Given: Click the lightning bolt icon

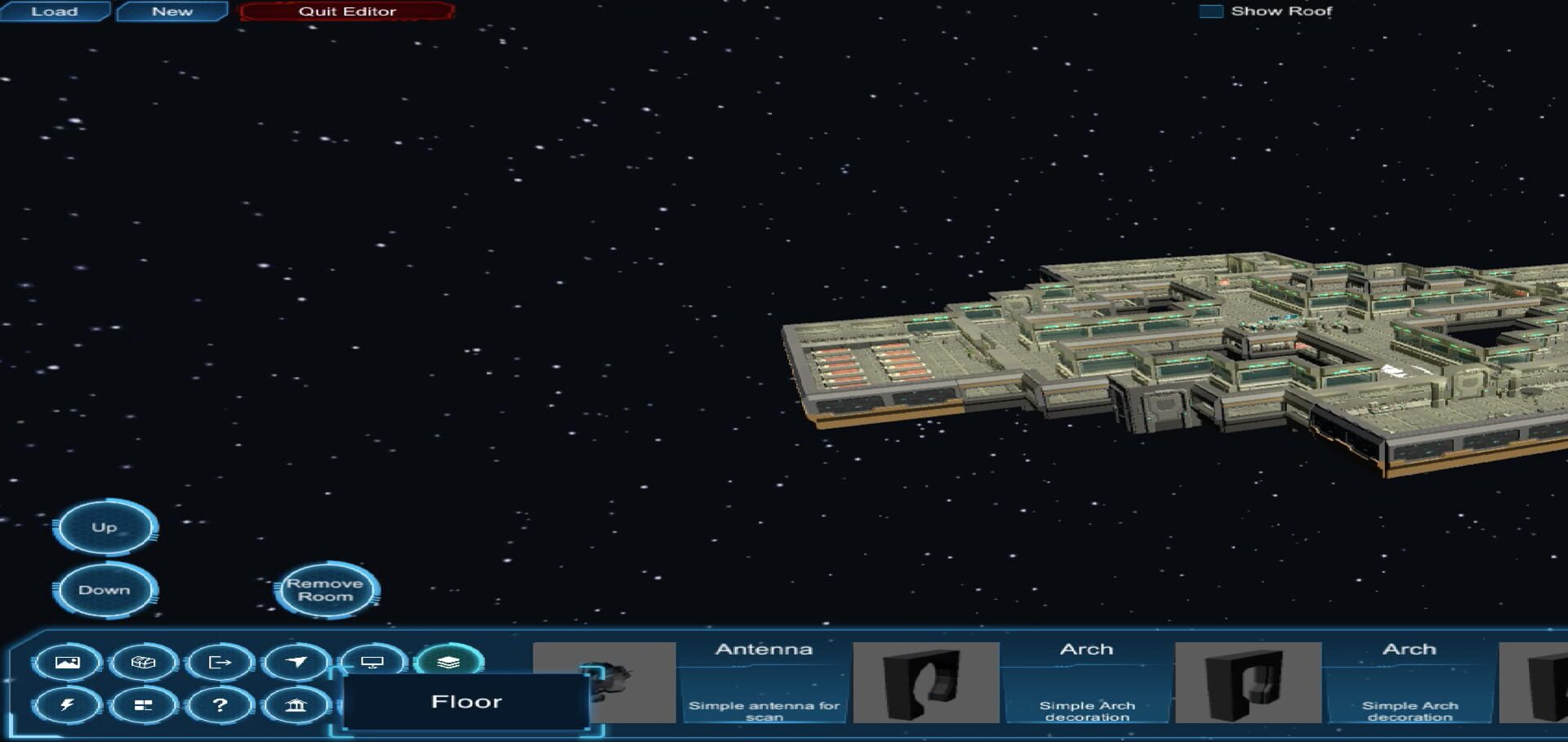Looking at the screenshot, I should coord(68,704).
